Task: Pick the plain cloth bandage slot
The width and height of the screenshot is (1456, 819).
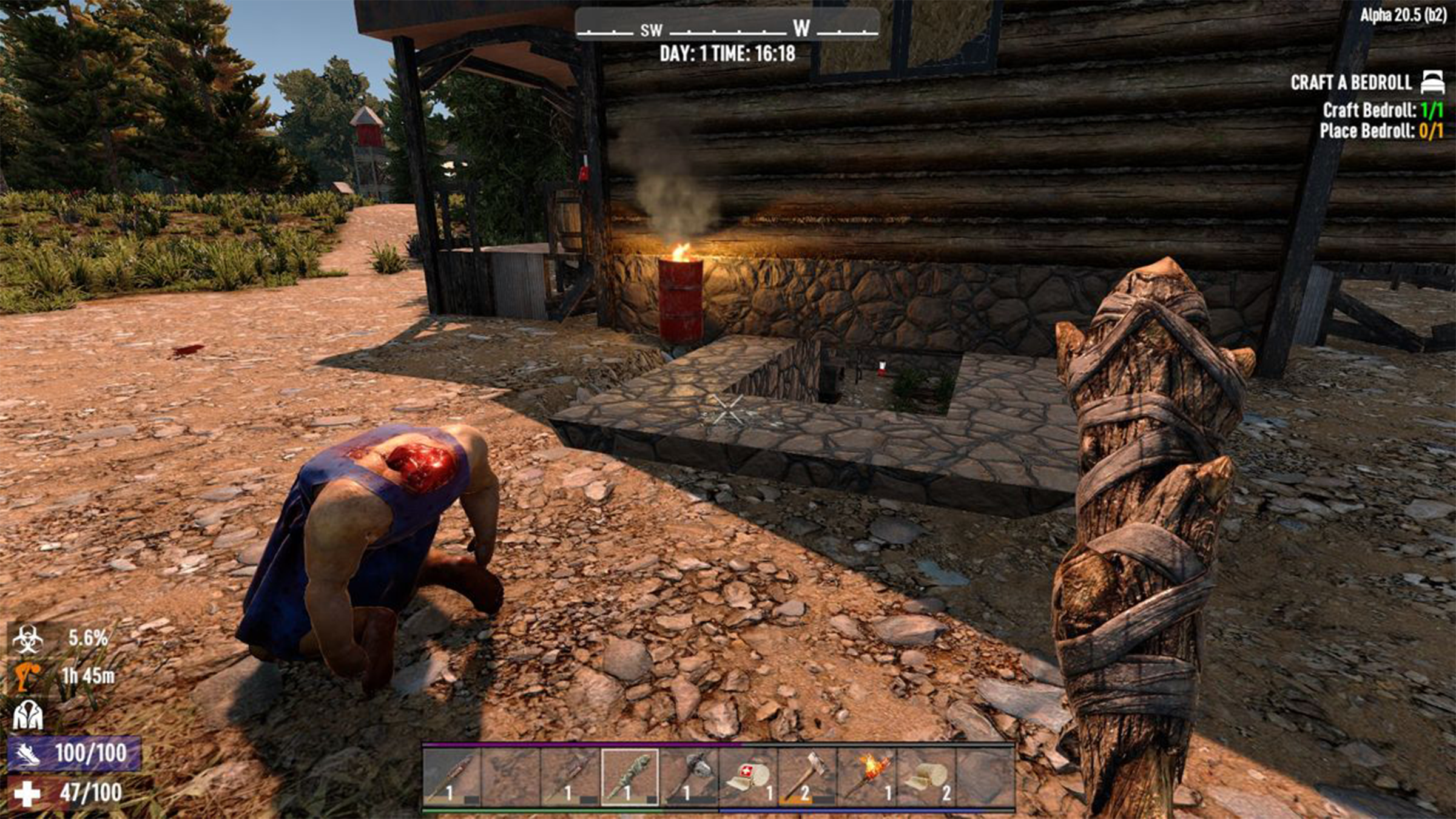Action: (926, 778)
